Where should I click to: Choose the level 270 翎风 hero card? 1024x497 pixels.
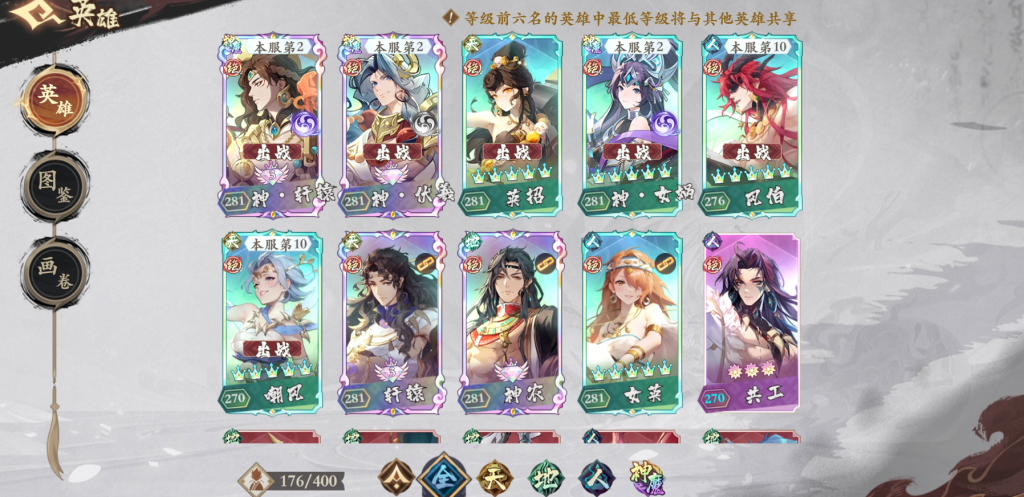[273, 322]
